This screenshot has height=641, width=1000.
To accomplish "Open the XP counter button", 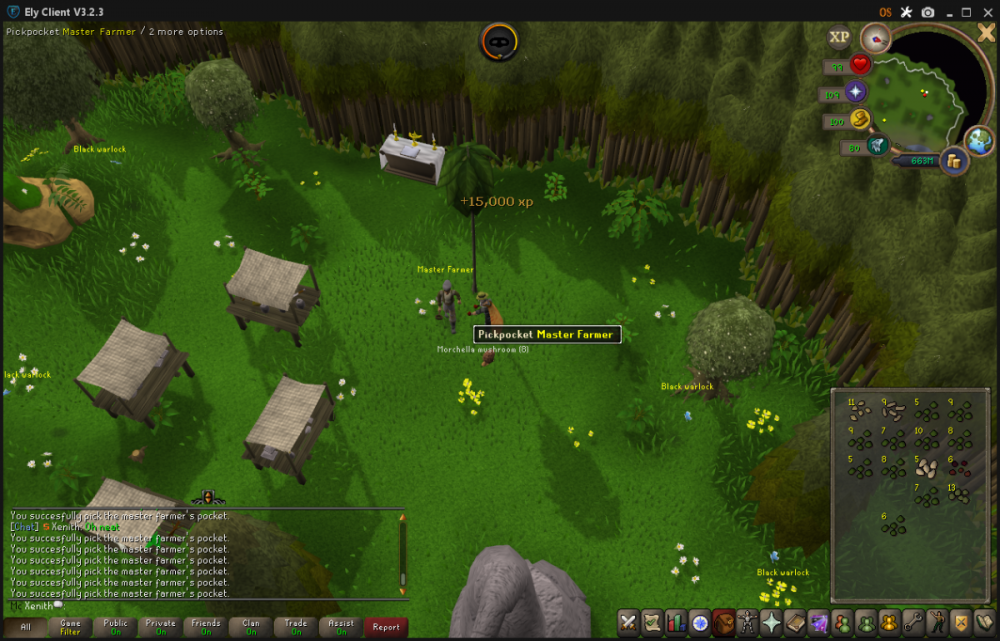I will [x=839, y=37].
